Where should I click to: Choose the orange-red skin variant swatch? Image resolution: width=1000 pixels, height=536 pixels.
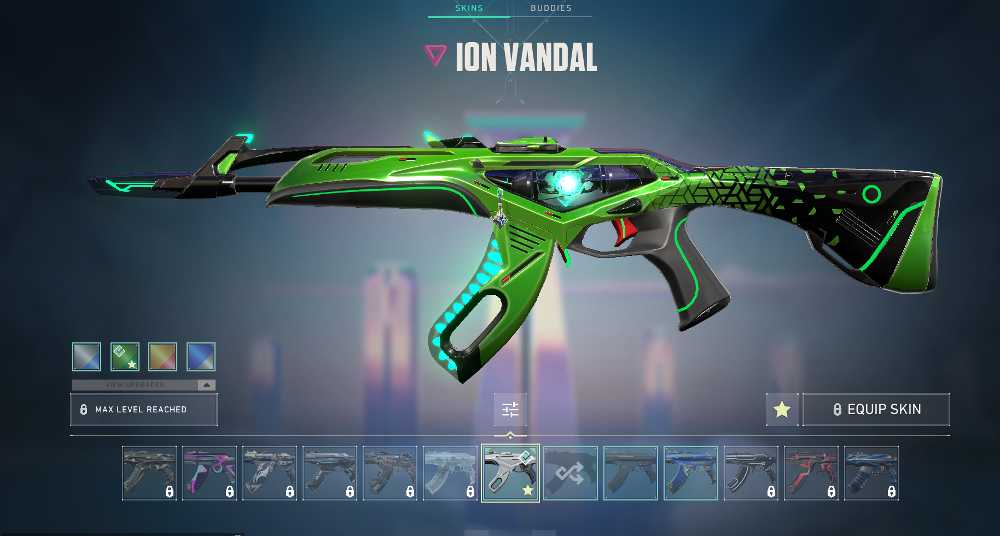click(163, 356)
